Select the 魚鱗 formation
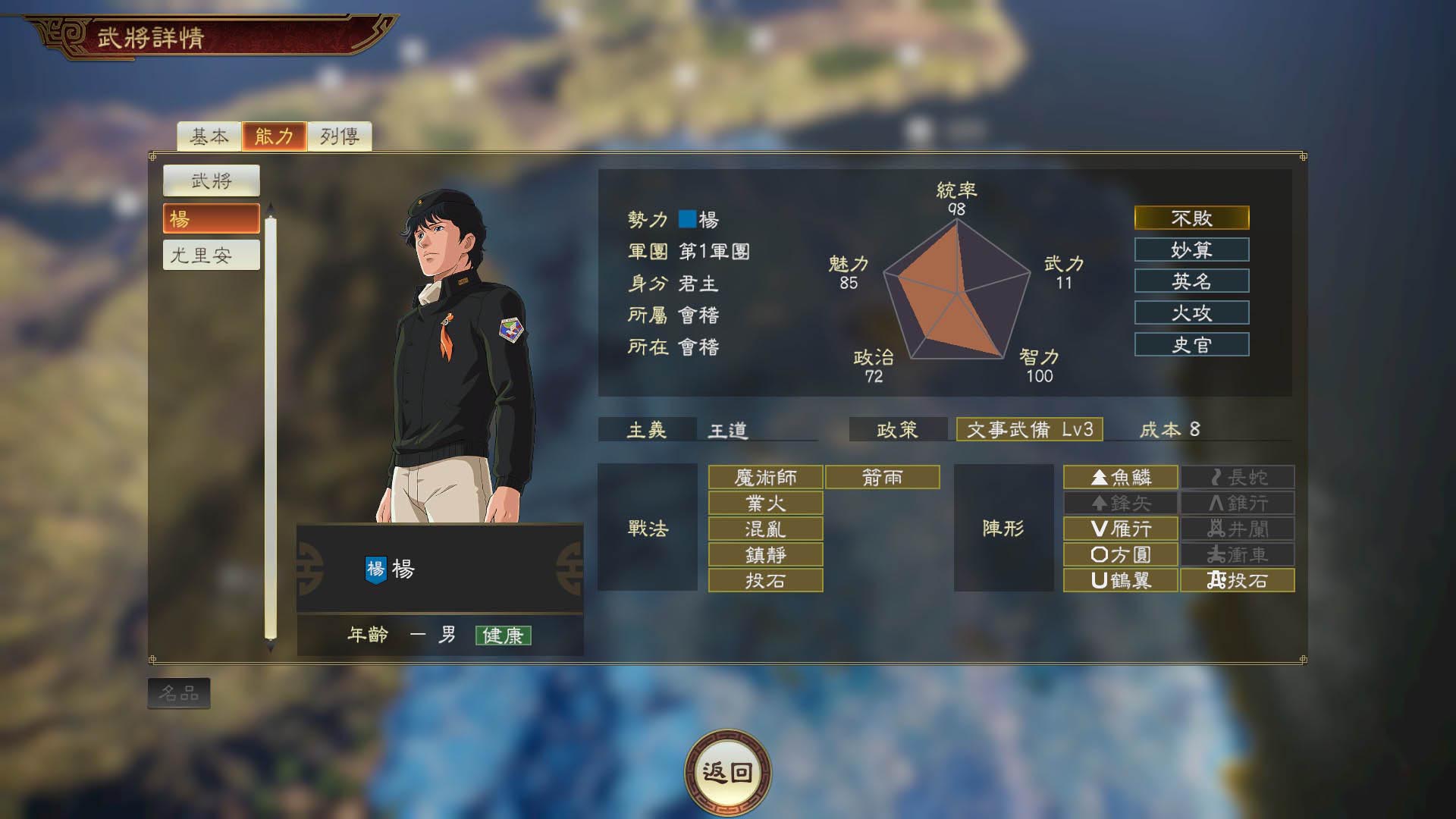Image resolution: width=1456 pixels, height=819 pixels. (1120, 477)
